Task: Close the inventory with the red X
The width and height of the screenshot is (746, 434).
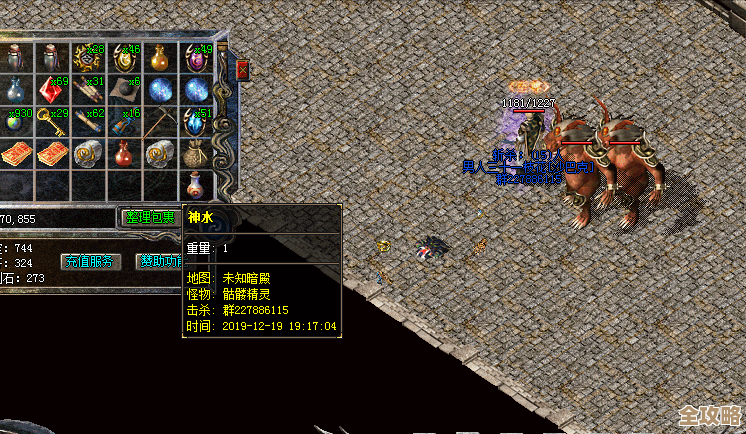Action: [243, 69]
